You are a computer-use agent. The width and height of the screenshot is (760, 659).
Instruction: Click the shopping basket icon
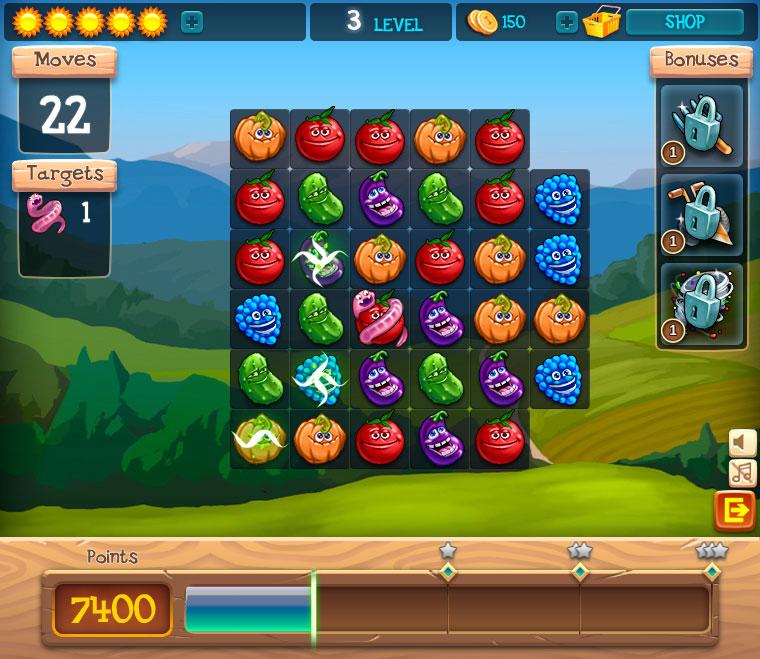[602, 22]
